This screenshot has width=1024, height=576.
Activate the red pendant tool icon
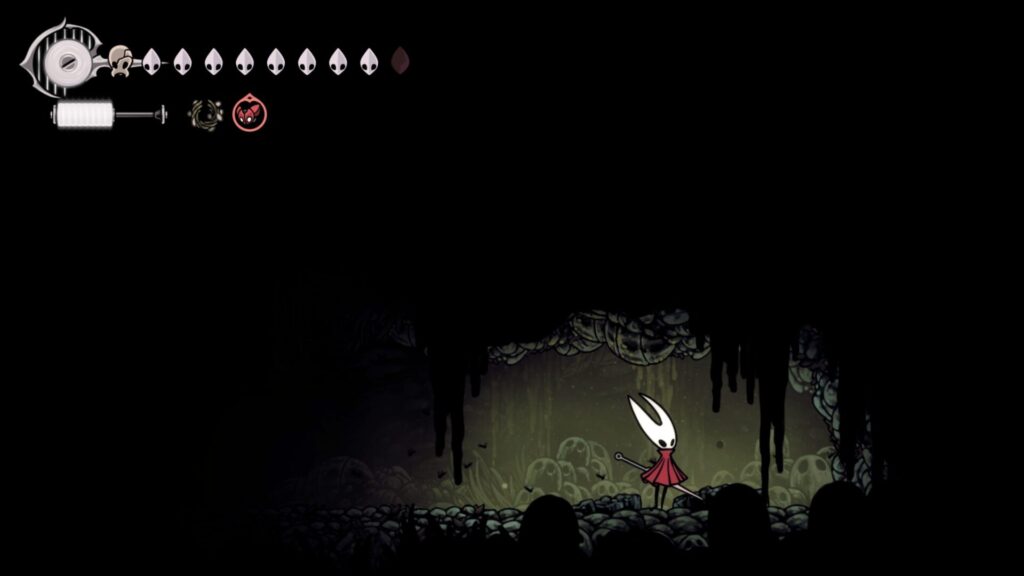tap(248, 115)
